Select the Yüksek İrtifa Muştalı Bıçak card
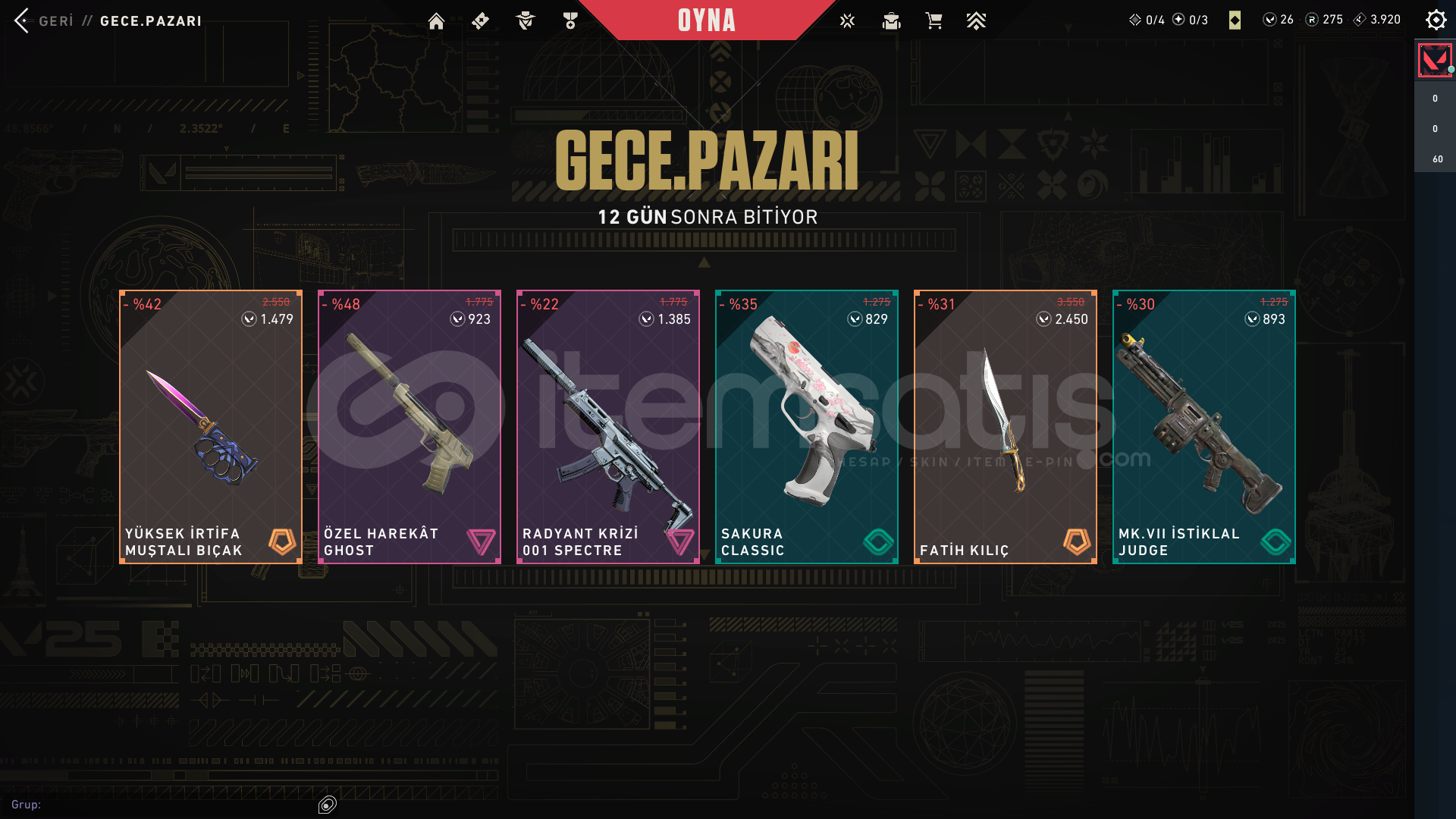Image resolution: width=1456 pixels, height=819 pixels. coord(211,427)
